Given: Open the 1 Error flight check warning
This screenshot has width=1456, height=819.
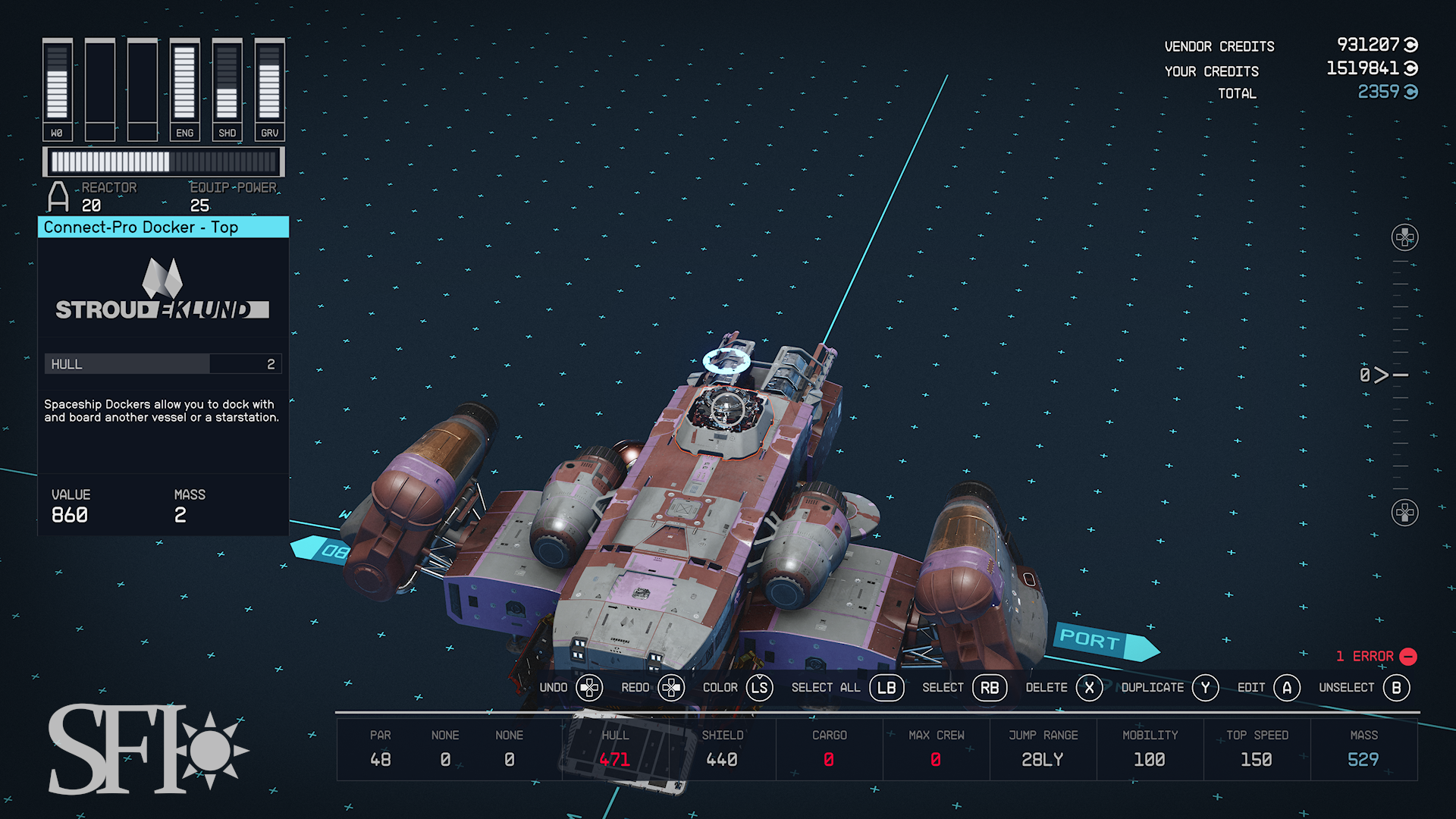Looking at the screenshot, I should coord(1376,656).
